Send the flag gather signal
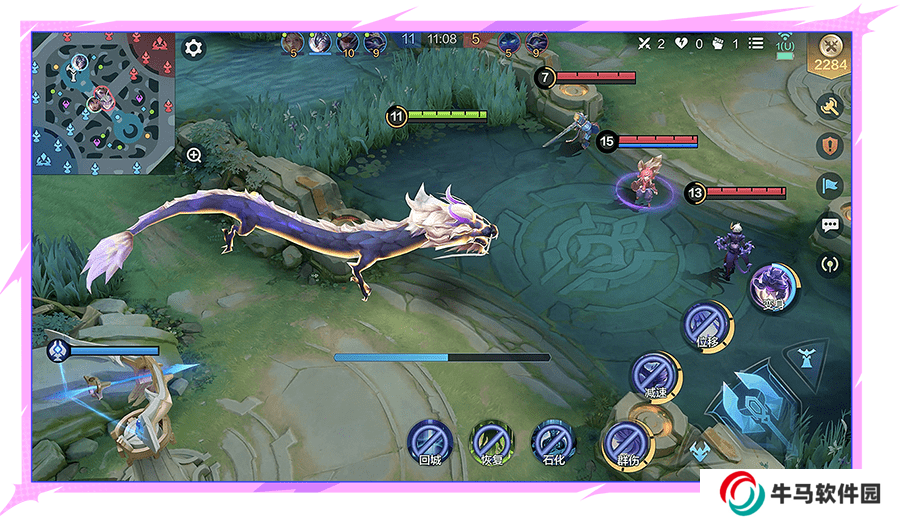 829,185
